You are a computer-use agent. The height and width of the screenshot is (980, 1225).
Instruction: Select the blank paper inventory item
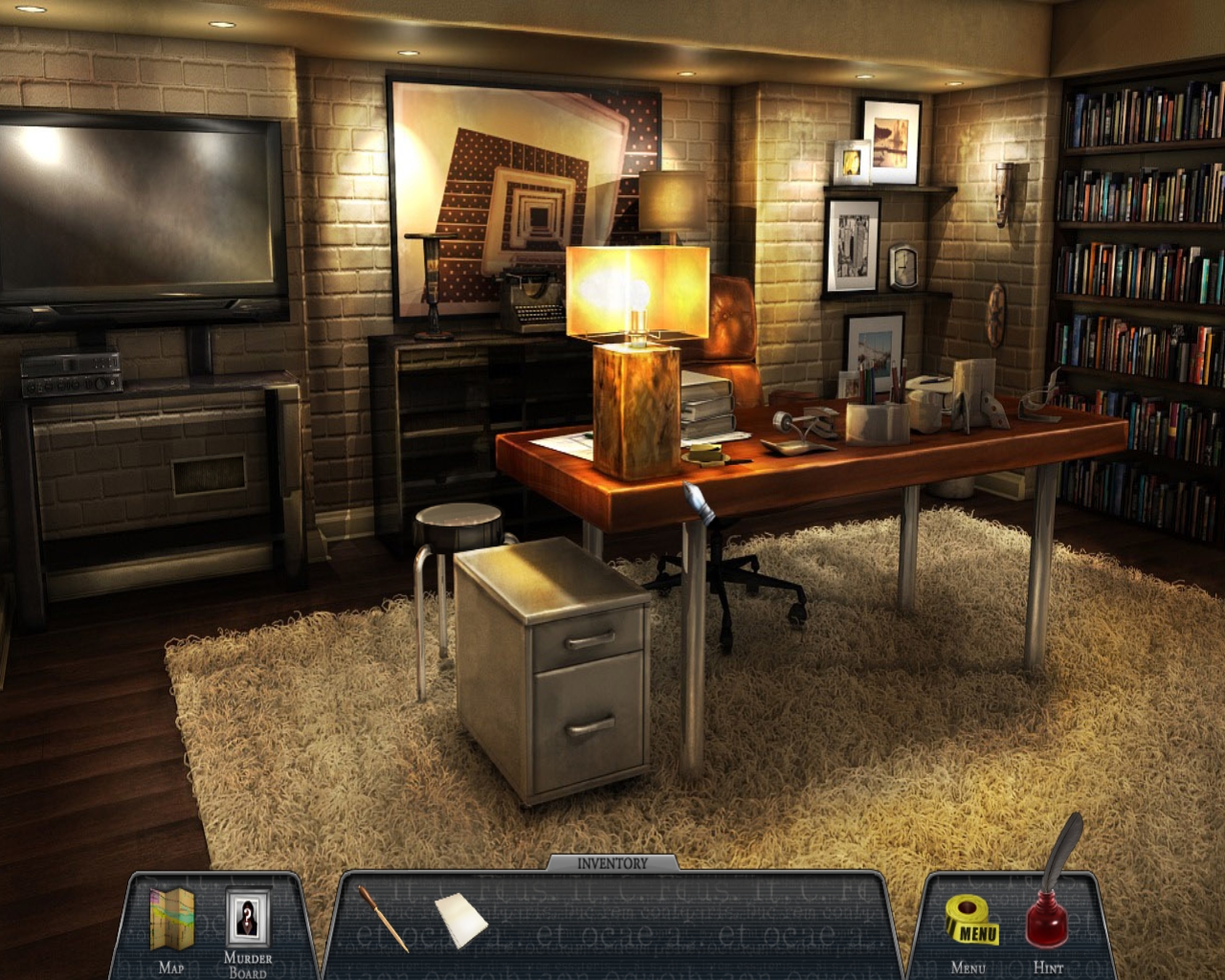pyautogui.click(x=461, y=917)
